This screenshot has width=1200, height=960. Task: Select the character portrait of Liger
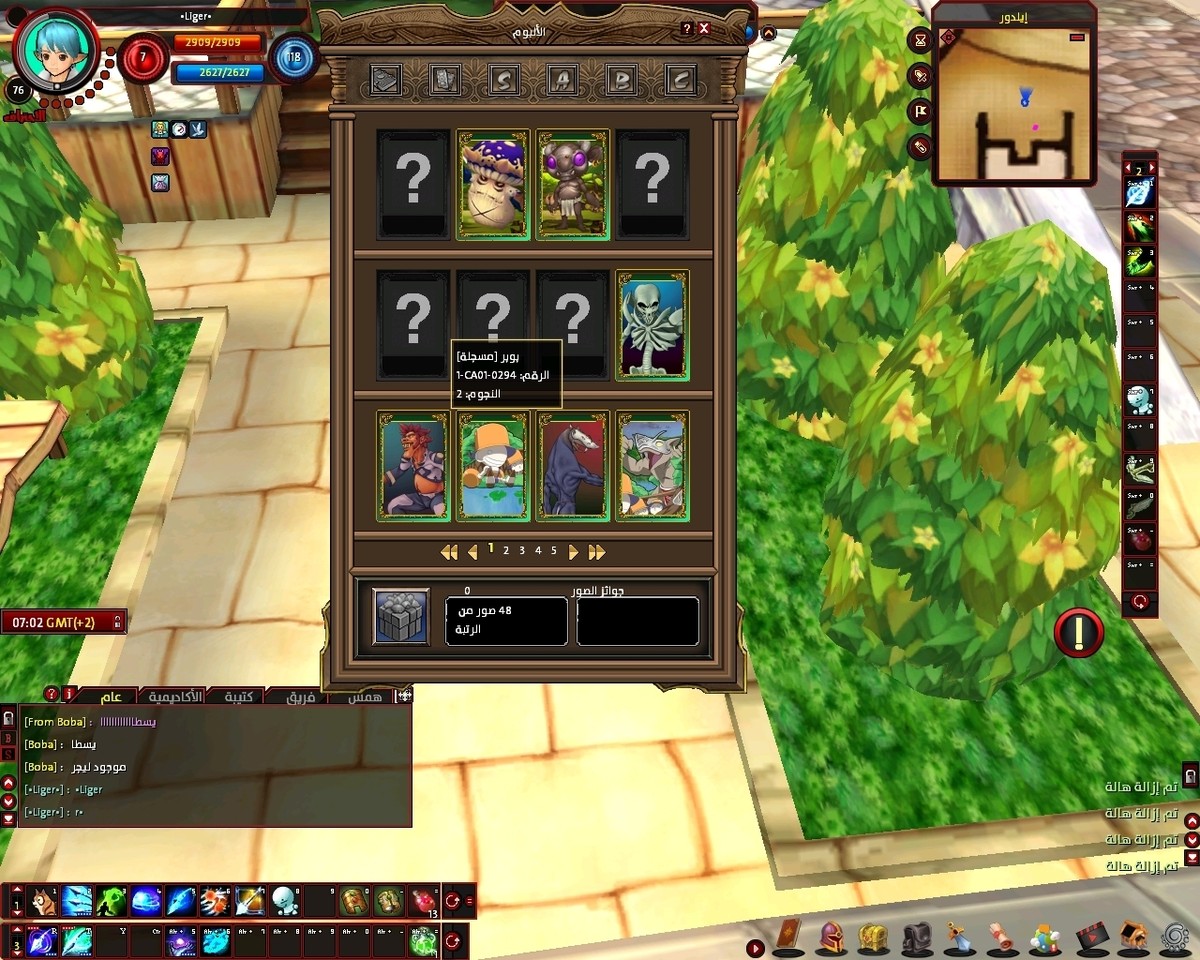(x=55, y=50)
